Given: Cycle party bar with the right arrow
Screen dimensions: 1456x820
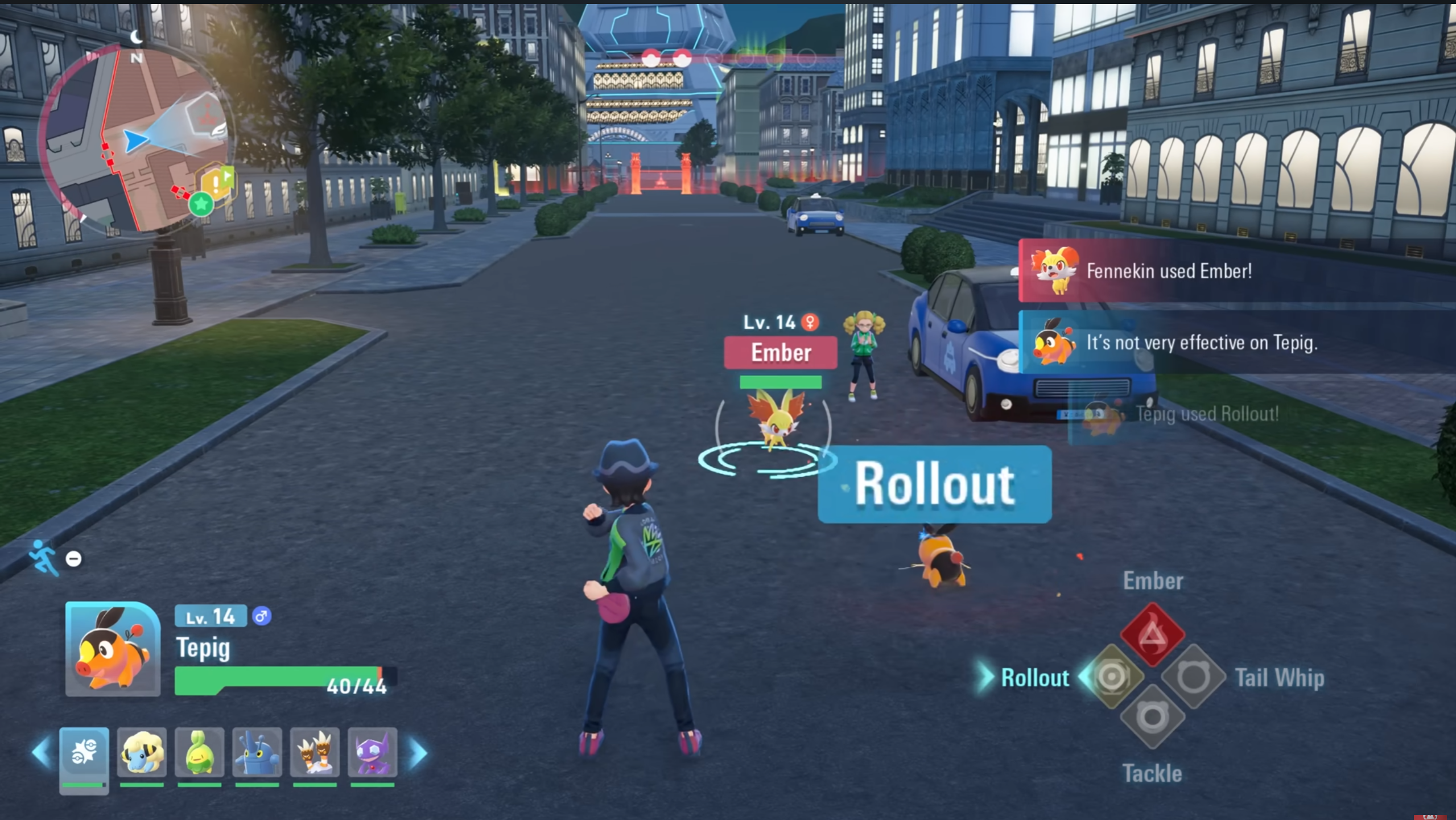Looking at the screenshot, I should click(x=419, y=753).
